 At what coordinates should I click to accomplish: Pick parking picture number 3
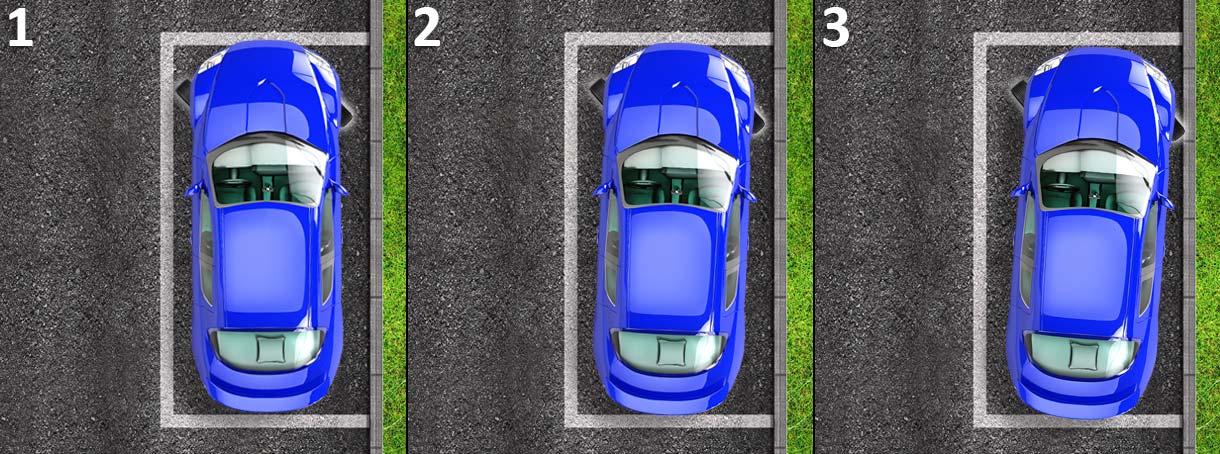[1017, 227]
